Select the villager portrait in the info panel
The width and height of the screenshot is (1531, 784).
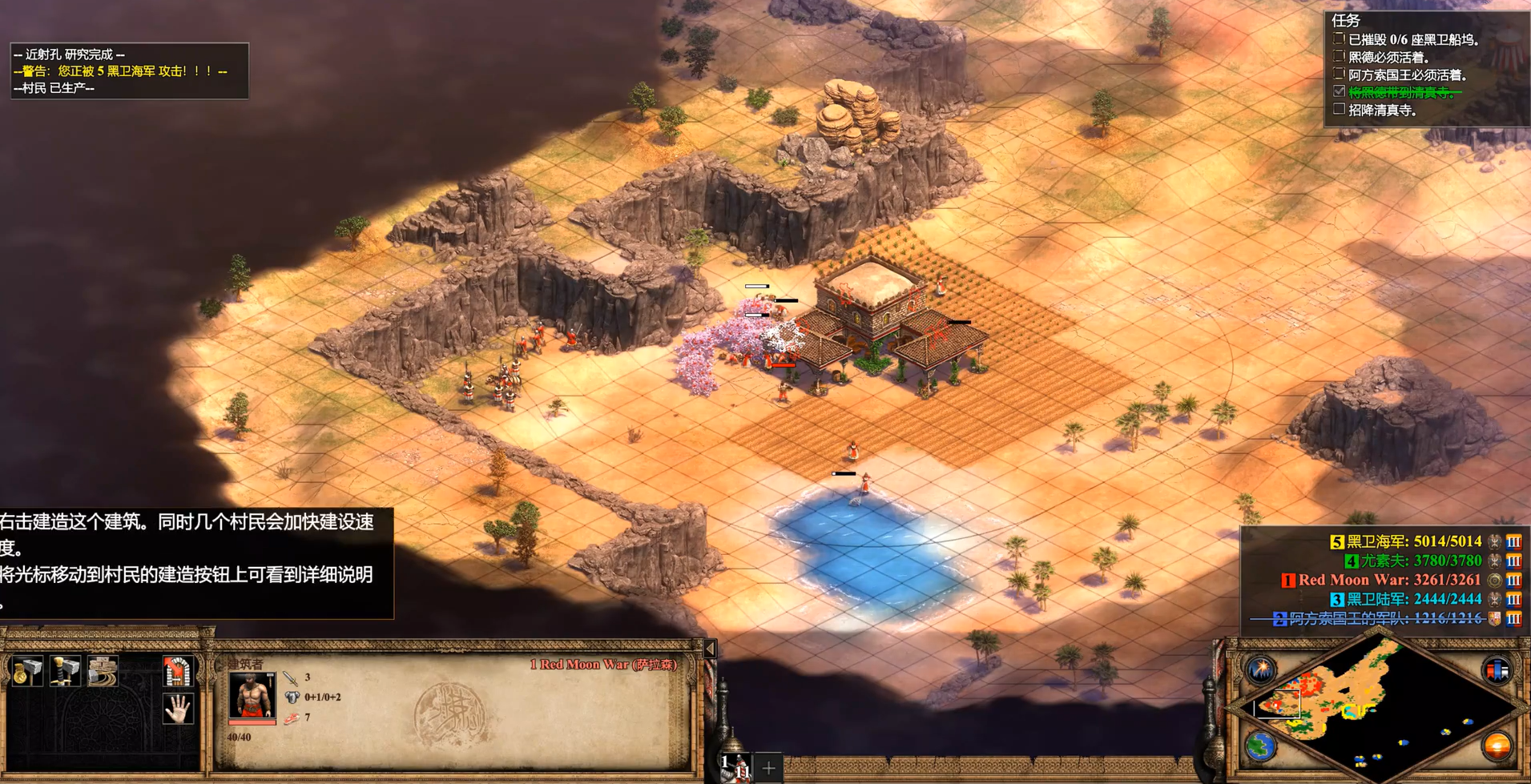252,695
